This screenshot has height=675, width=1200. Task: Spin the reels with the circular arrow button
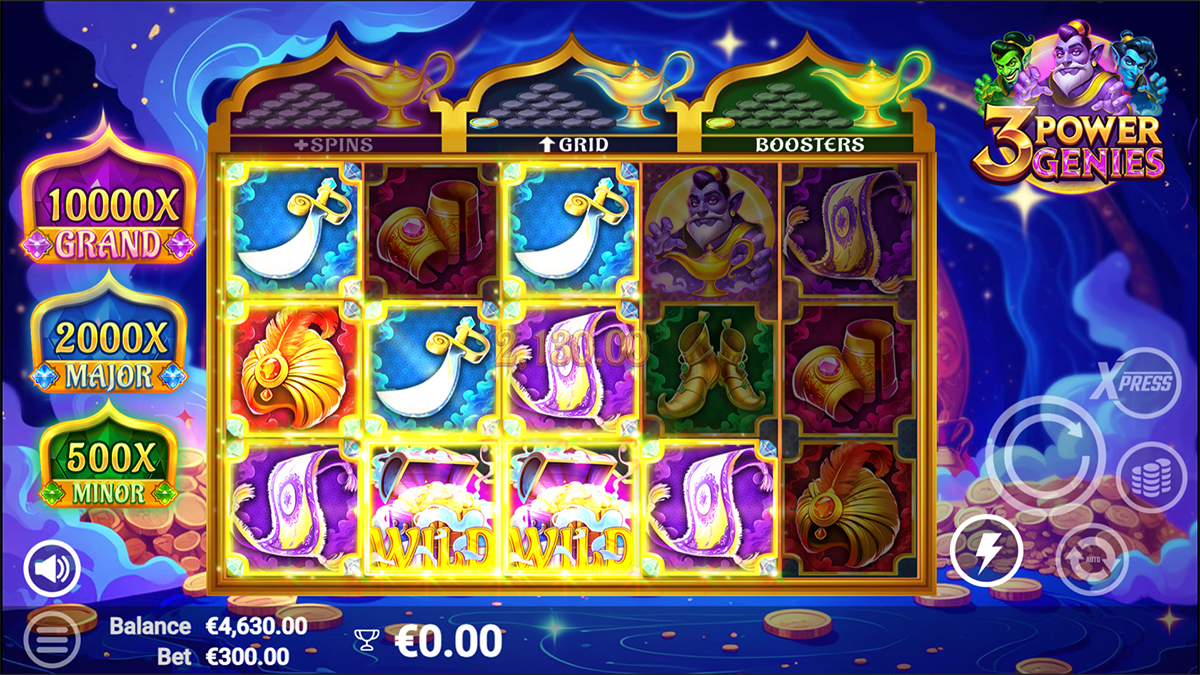coord(1045,456)
